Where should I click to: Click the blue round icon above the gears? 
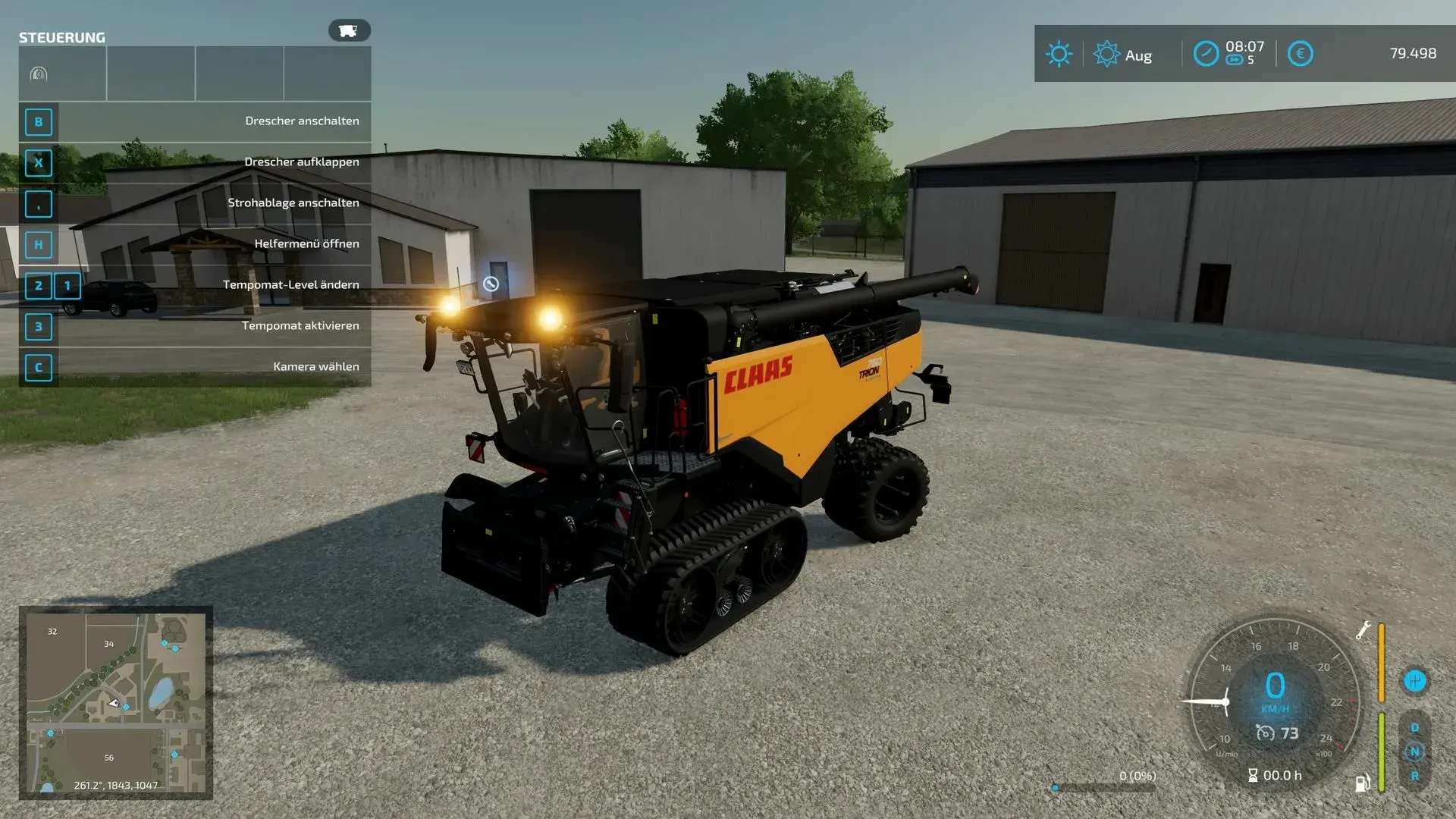[1414, 680]
